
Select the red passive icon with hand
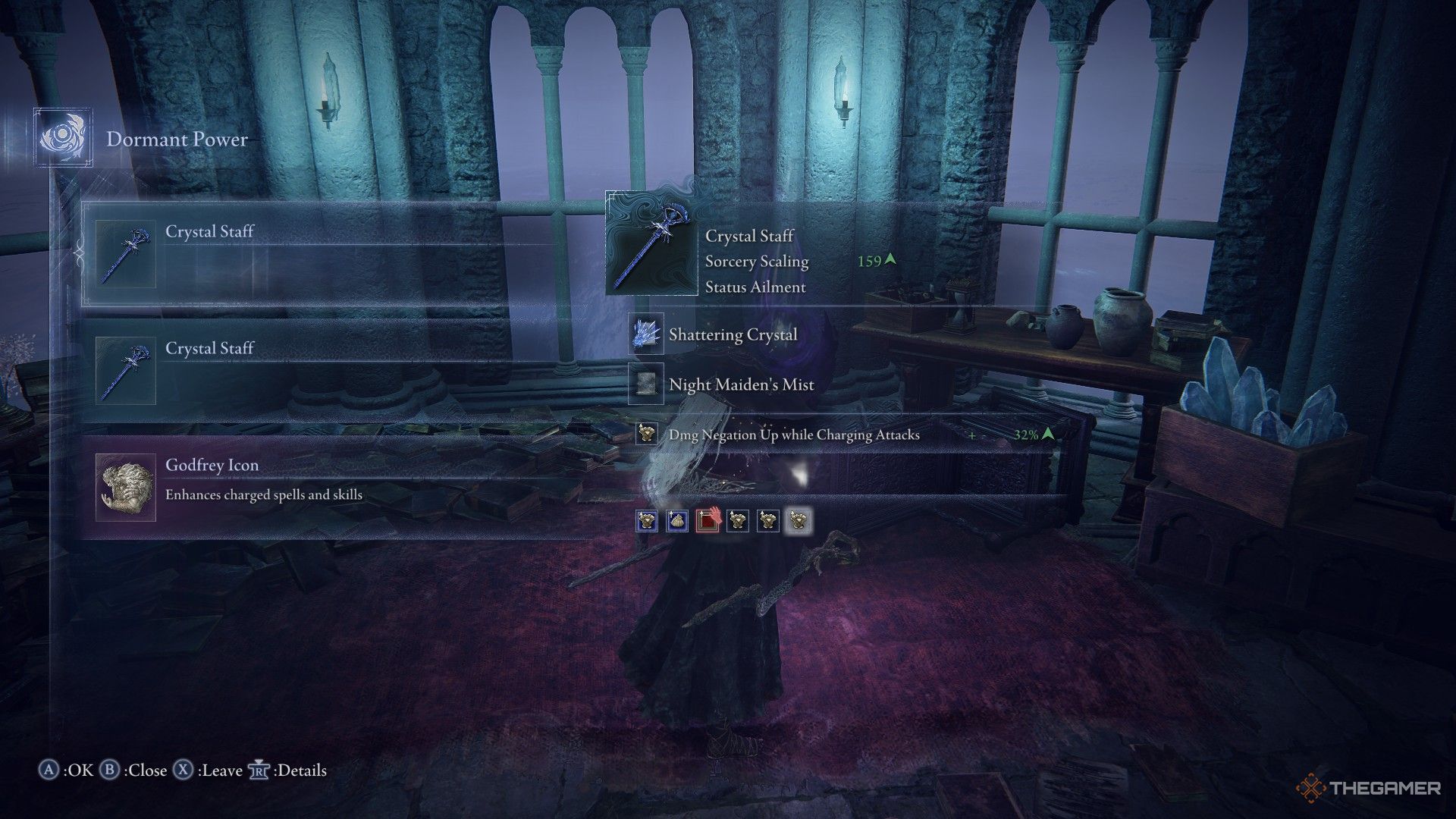click(x=707, y=520)
